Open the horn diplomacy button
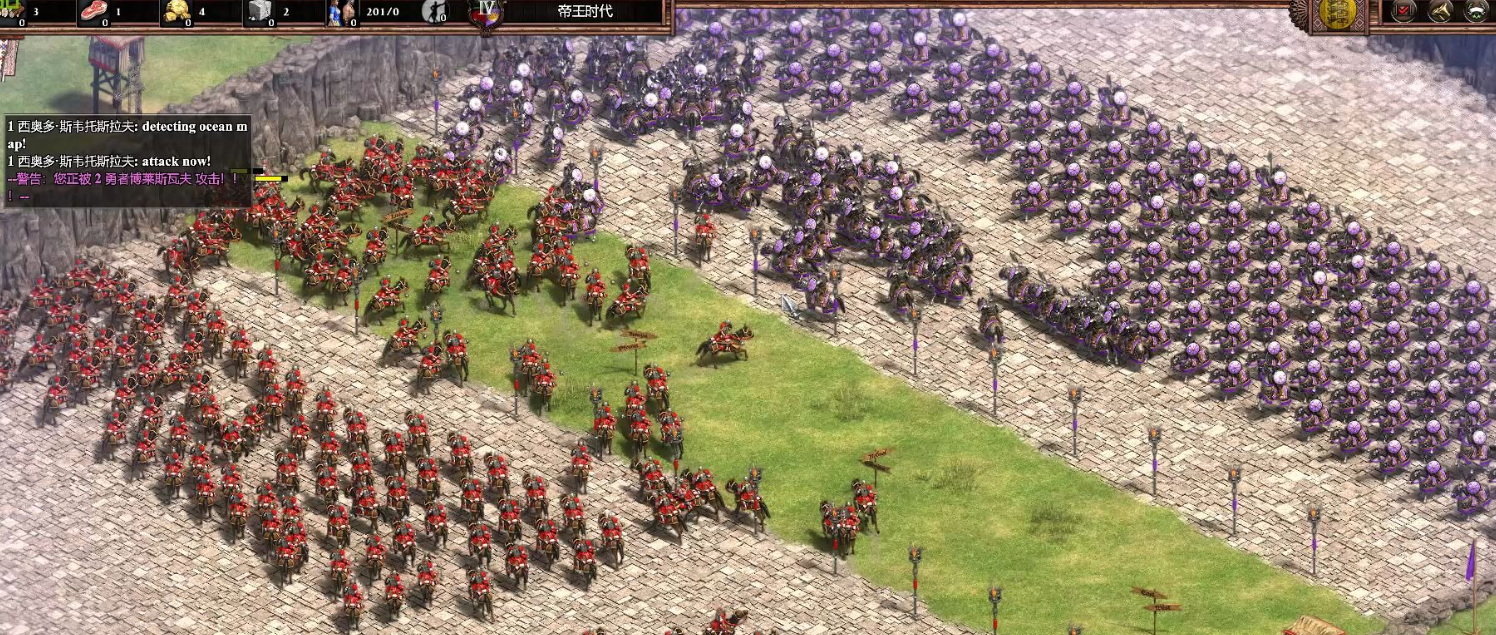This screenshot has width=1496, height=635. [x=1440, y=11]
